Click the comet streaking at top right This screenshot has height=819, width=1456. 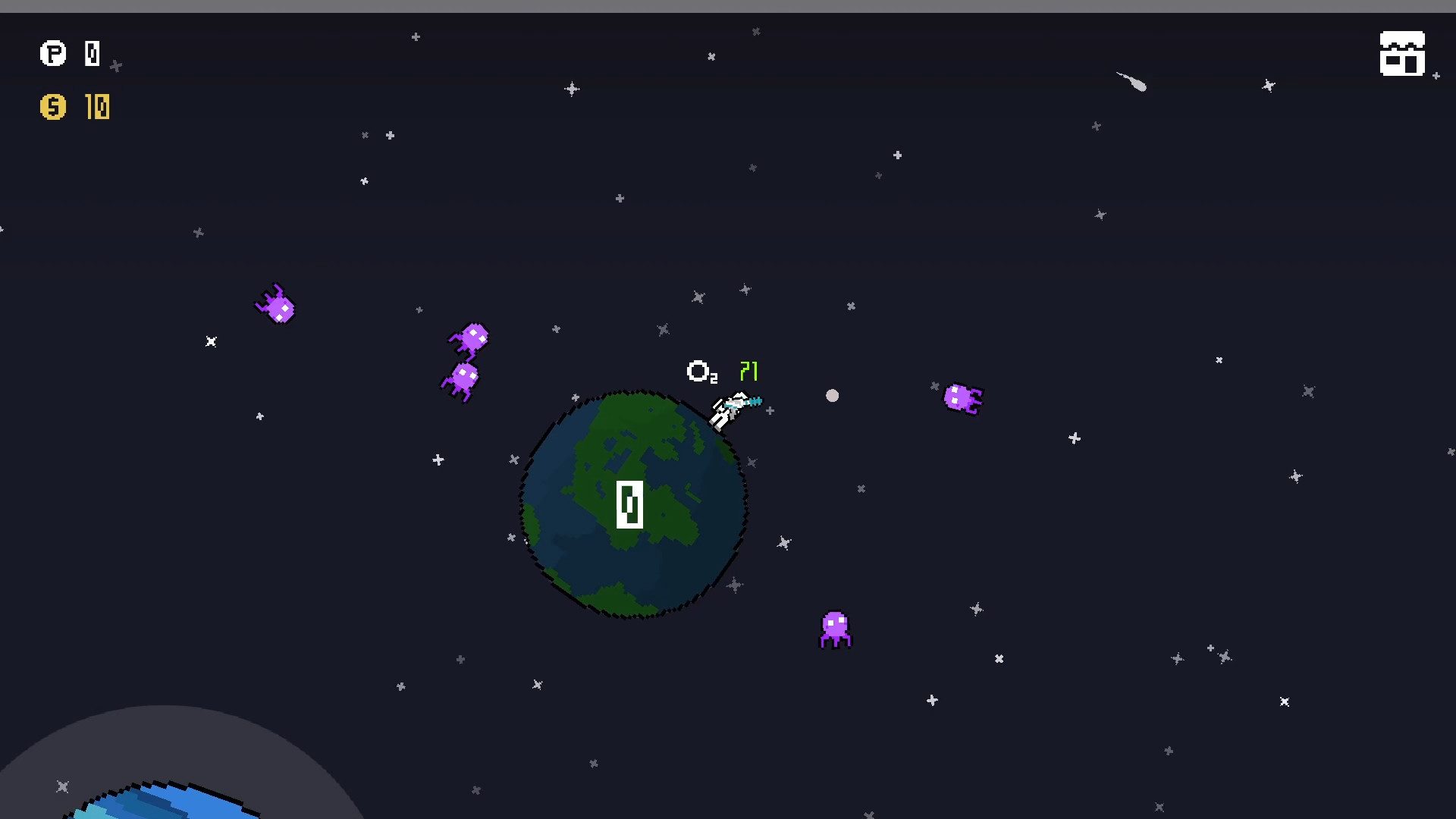point(1130,83)
